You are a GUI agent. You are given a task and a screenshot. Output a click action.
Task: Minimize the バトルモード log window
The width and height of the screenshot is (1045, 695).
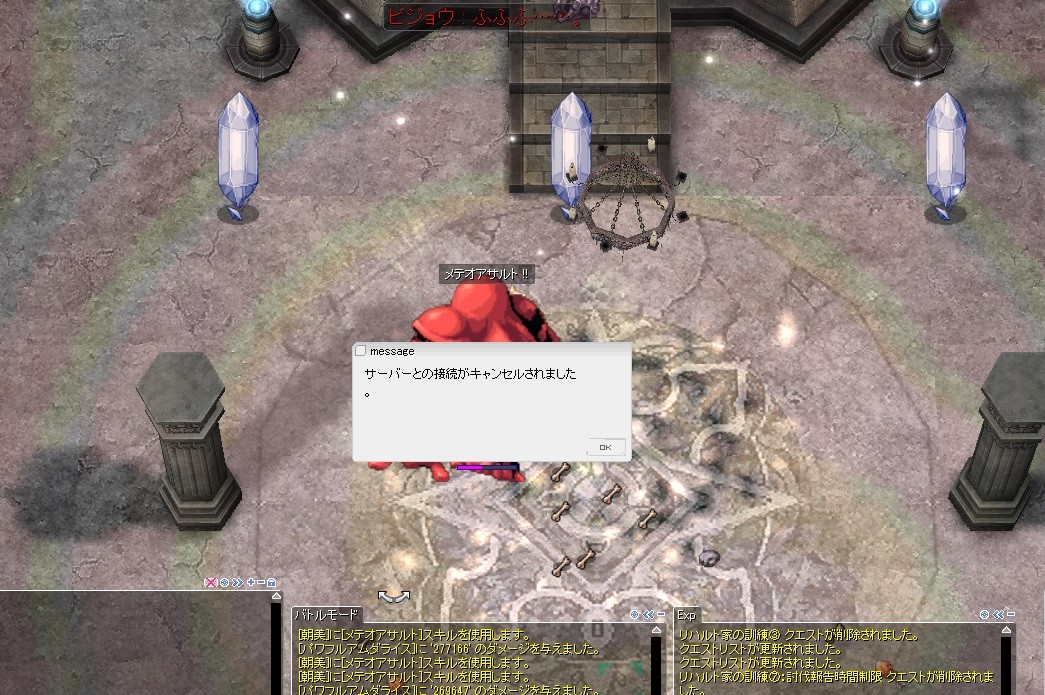click(660, 615)
